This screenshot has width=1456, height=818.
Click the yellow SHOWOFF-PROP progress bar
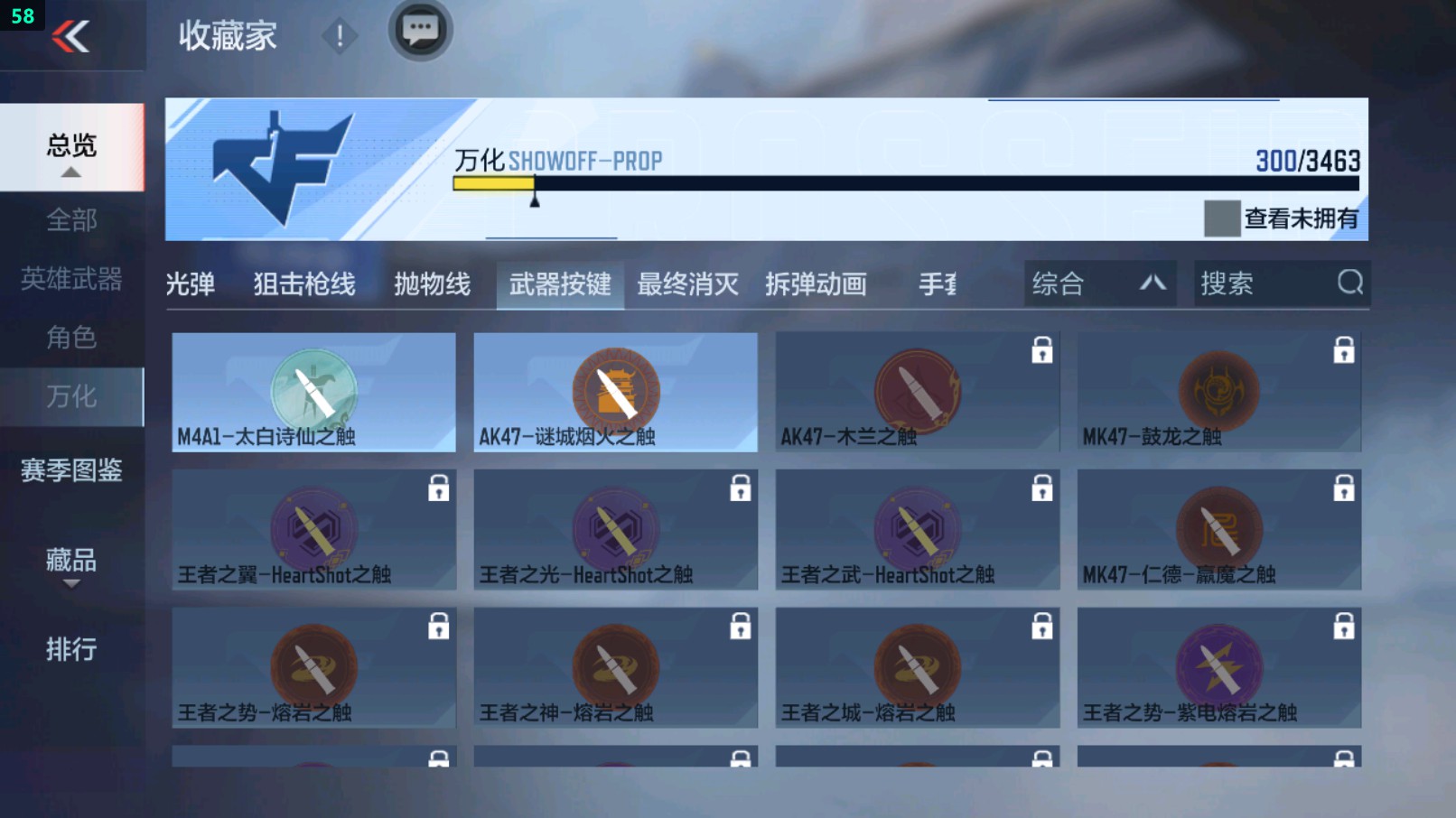tap(494, 182)
